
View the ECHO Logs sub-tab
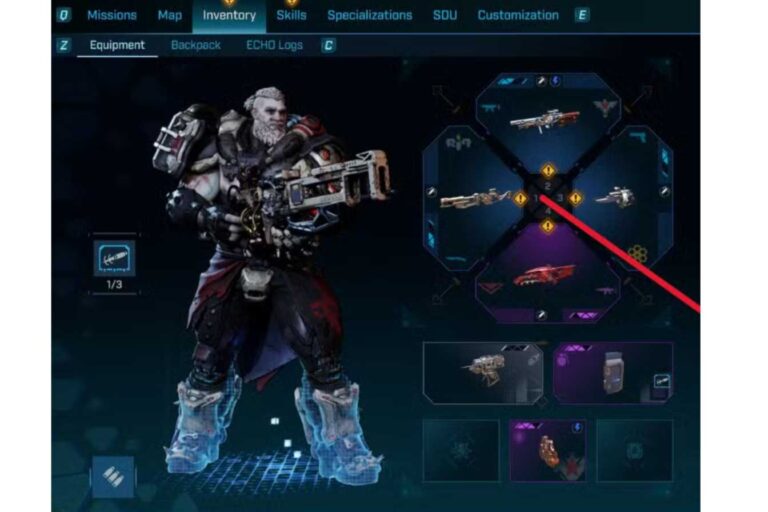(x=274, y=45)
